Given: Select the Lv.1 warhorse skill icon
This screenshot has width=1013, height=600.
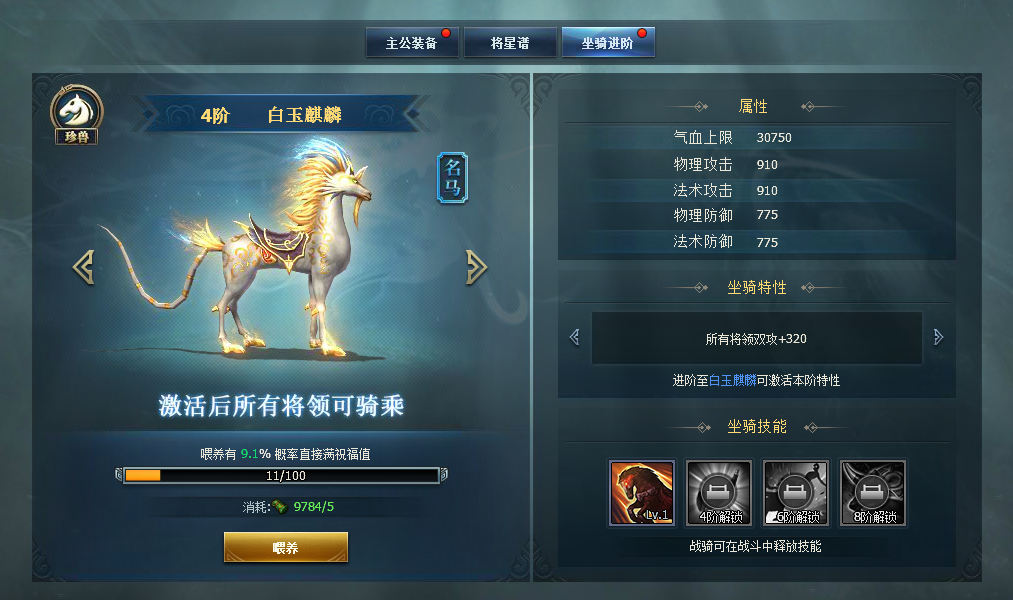Looking at the screenshot, I should coord(642,492).
